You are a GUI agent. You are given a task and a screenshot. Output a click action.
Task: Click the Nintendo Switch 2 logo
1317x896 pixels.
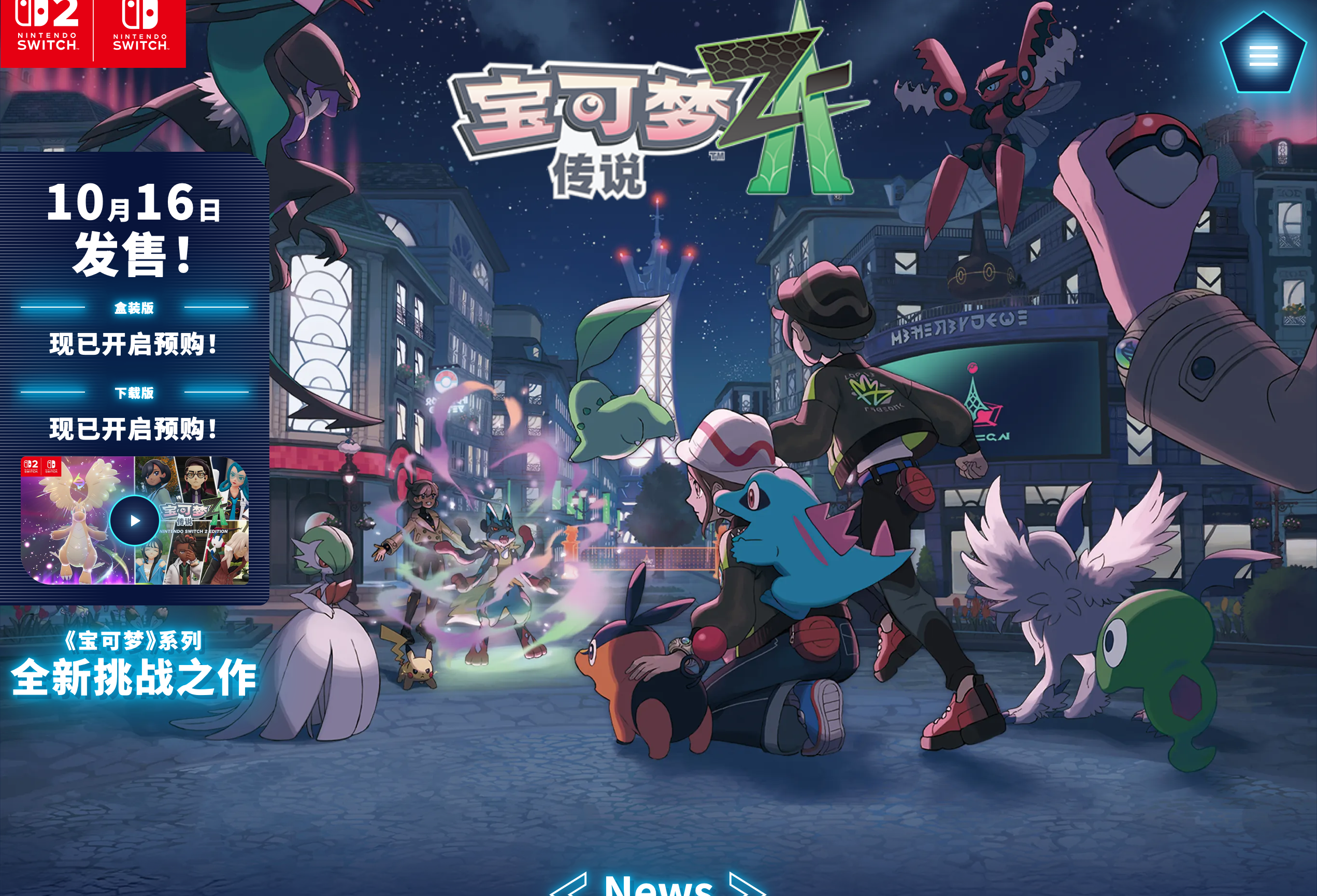(x=47, y=30)
